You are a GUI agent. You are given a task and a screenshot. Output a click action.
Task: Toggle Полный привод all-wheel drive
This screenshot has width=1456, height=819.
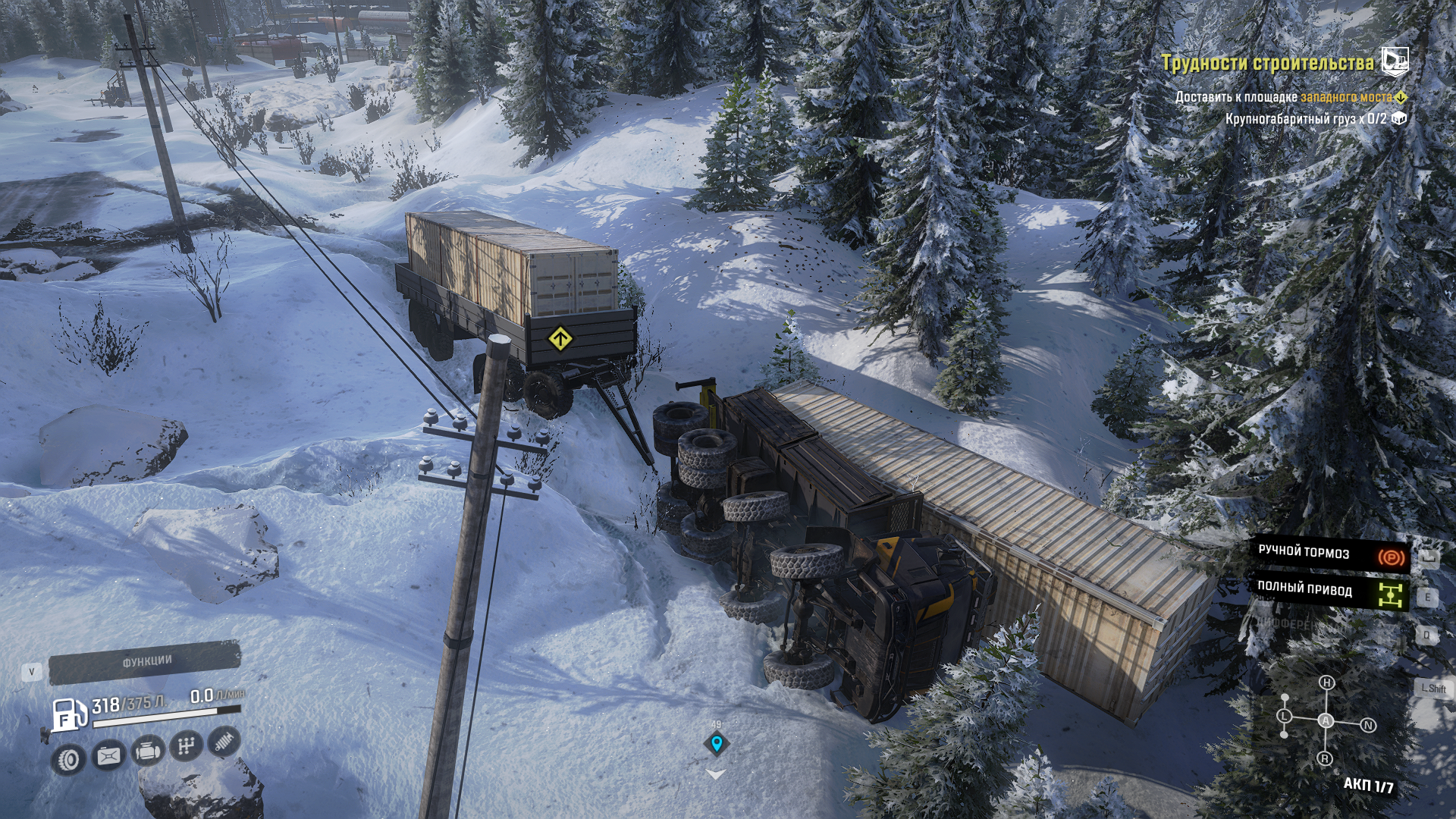[x=1331, y=592]
